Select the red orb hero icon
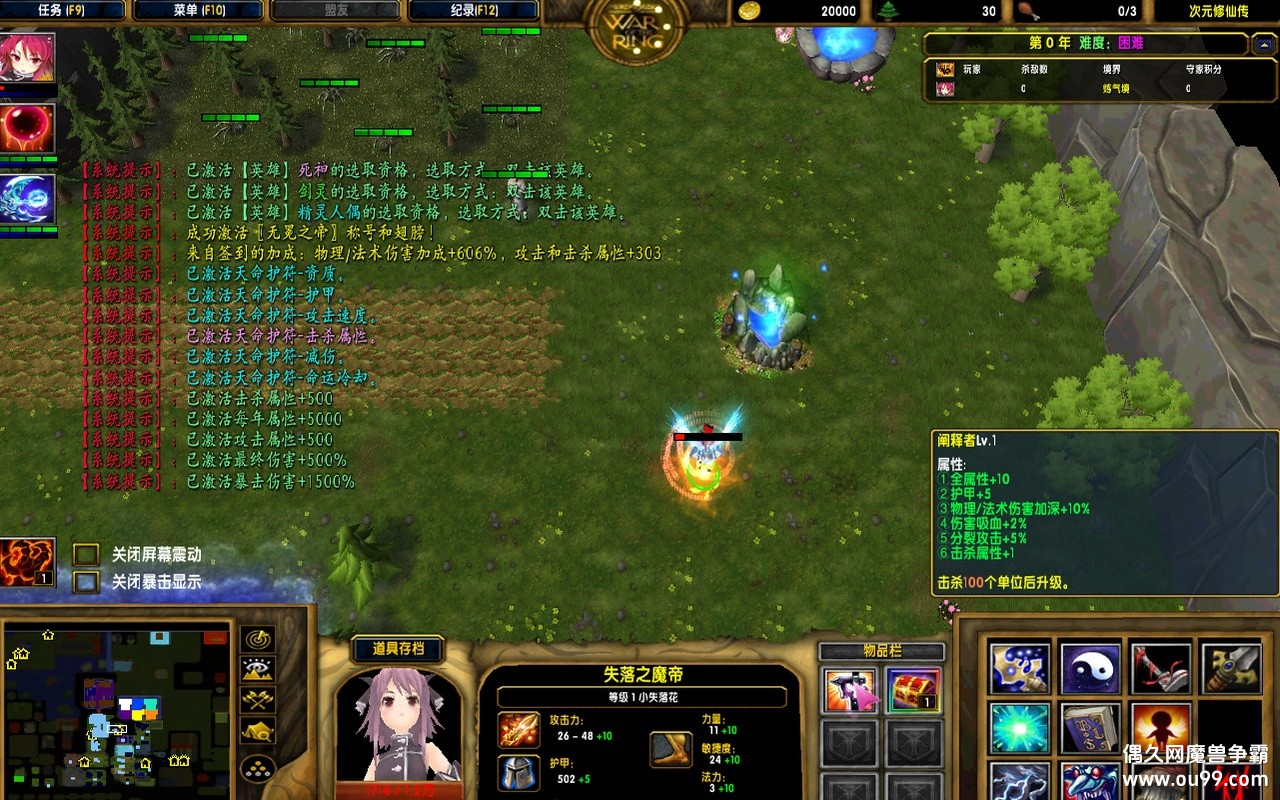1280x800 pixels. [28, 129]
